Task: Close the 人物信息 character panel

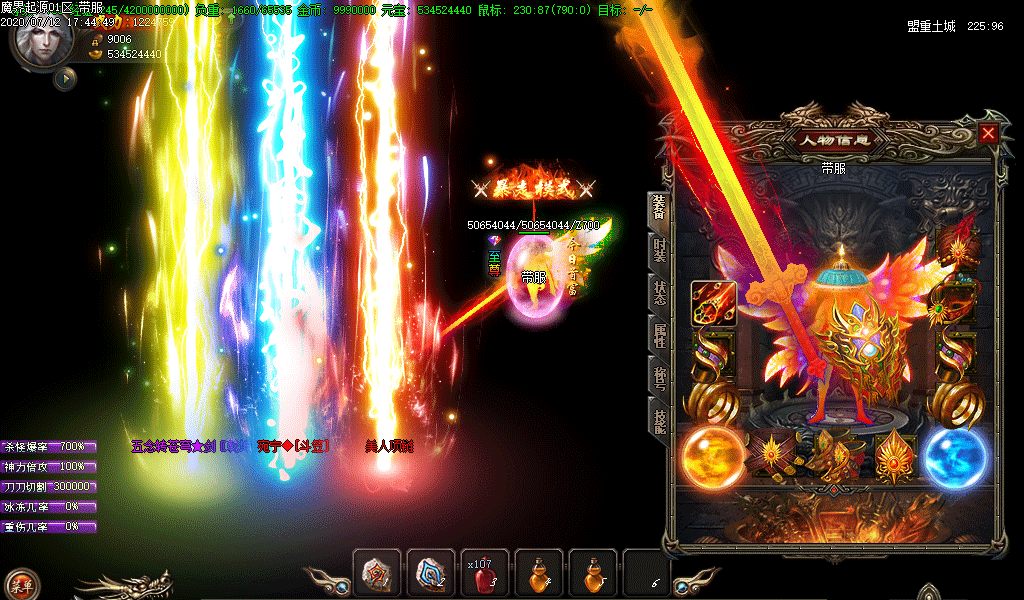Action: [988, 133]
